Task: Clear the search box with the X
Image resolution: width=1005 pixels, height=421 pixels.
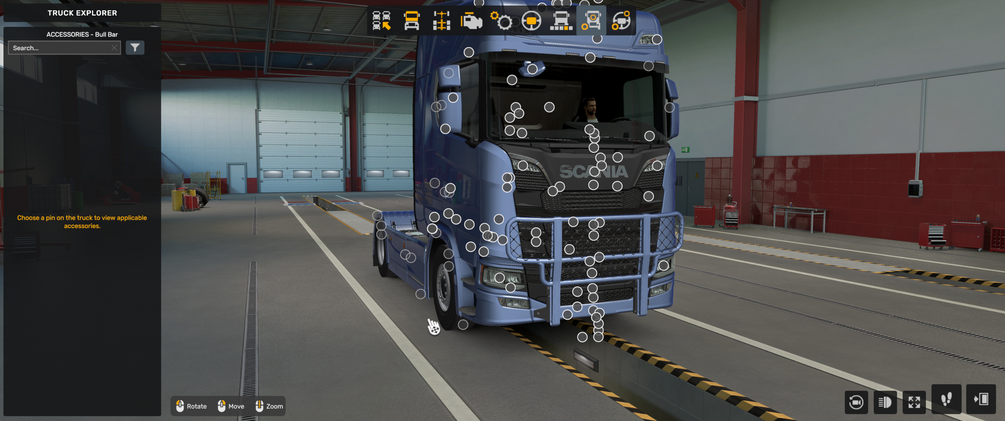Action: tap(115, 48)
